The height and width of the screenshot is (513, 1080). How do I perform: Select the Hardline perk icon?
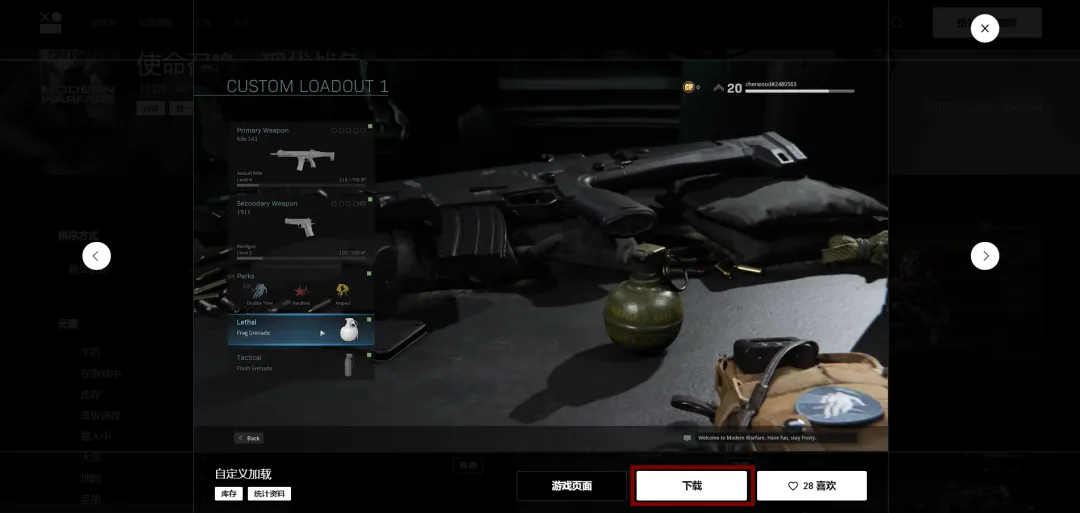[300, 291]
